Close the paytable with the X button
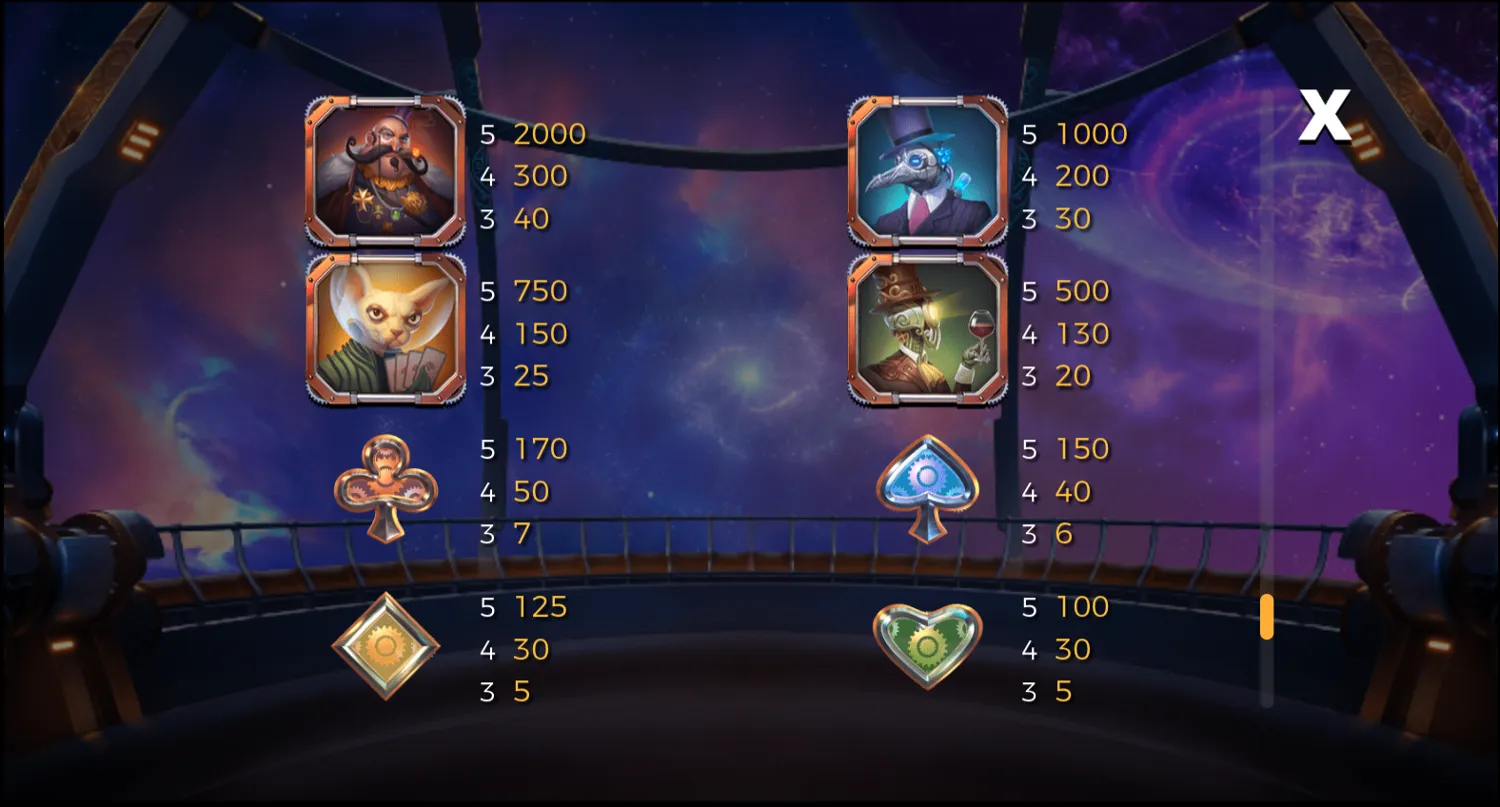The image size is (1500, 807). [x=1327, y=114]
